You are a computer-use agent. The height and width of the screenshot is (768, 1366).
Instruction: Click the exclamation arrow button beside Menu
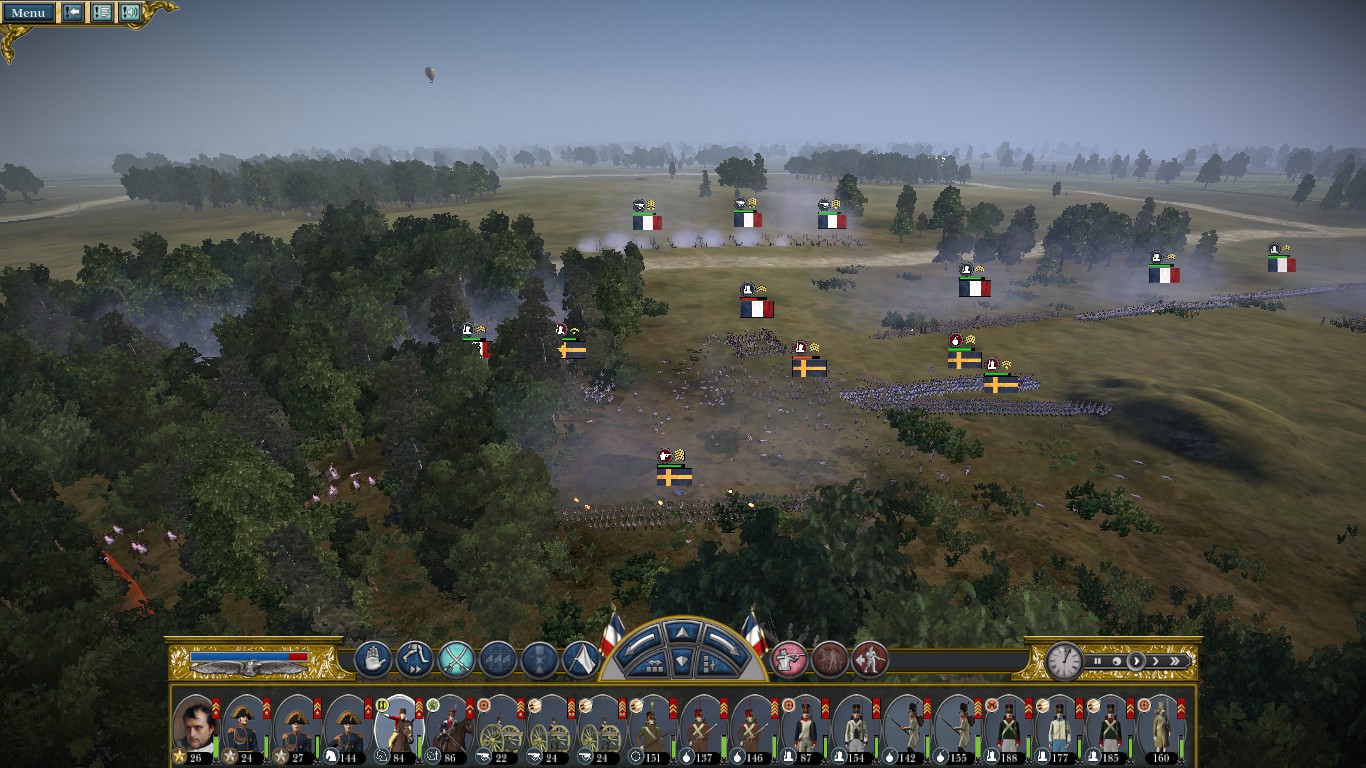click(73, 13)
